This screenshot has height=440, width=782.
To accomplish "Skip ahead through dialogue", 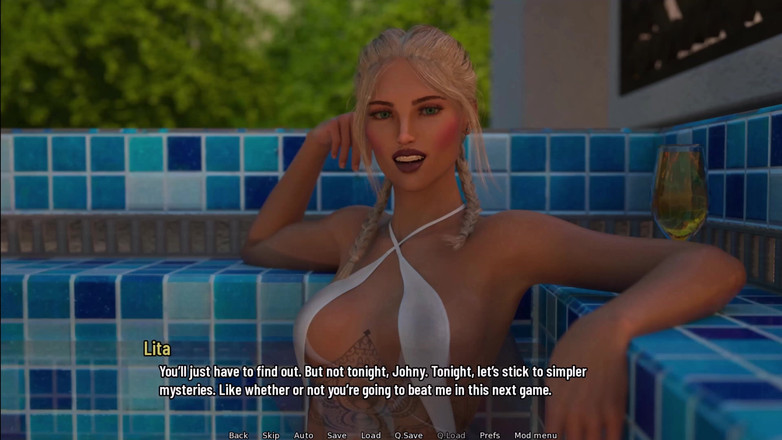I will [271, 435].
